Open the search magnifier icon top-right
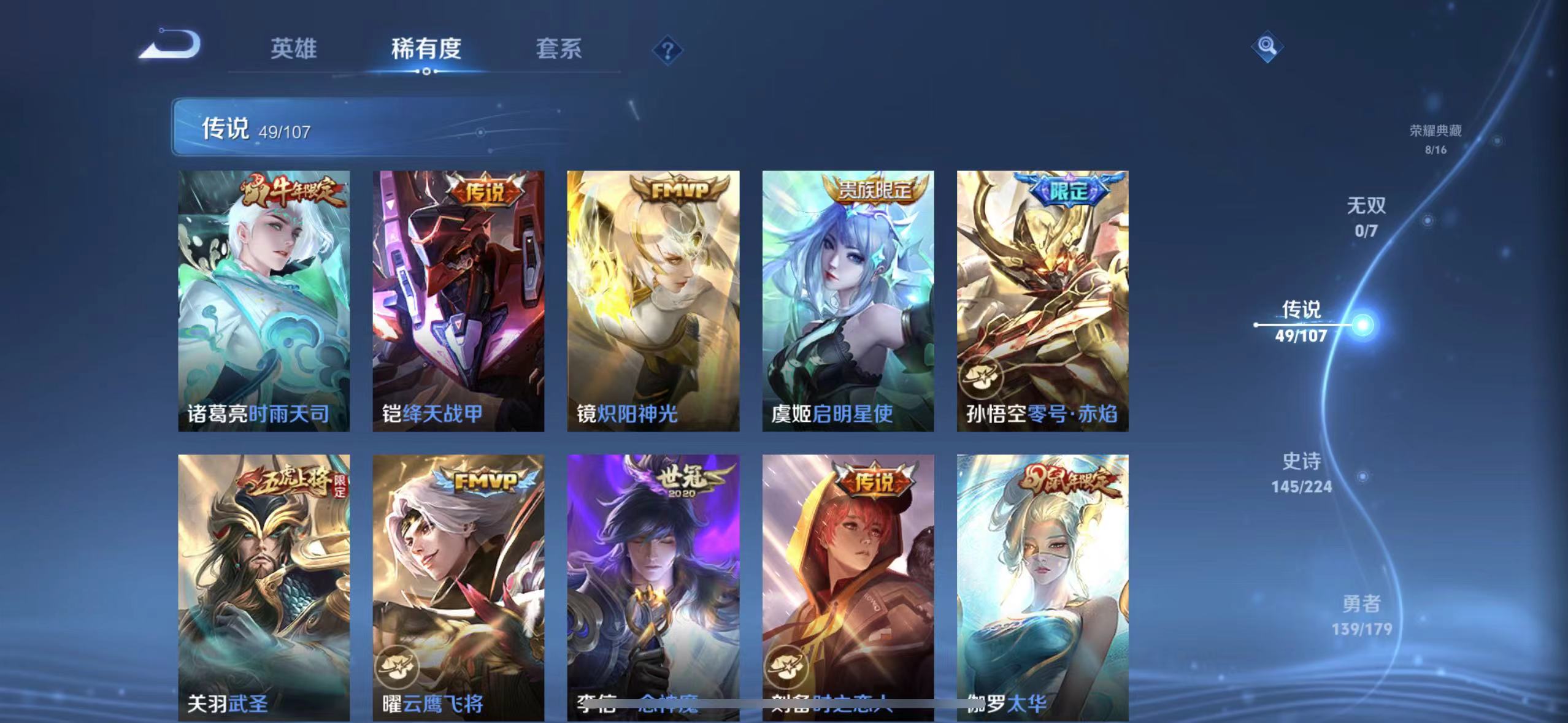Image resolution: width=1568 pixels, height=723 pixels. [1266, 47]
